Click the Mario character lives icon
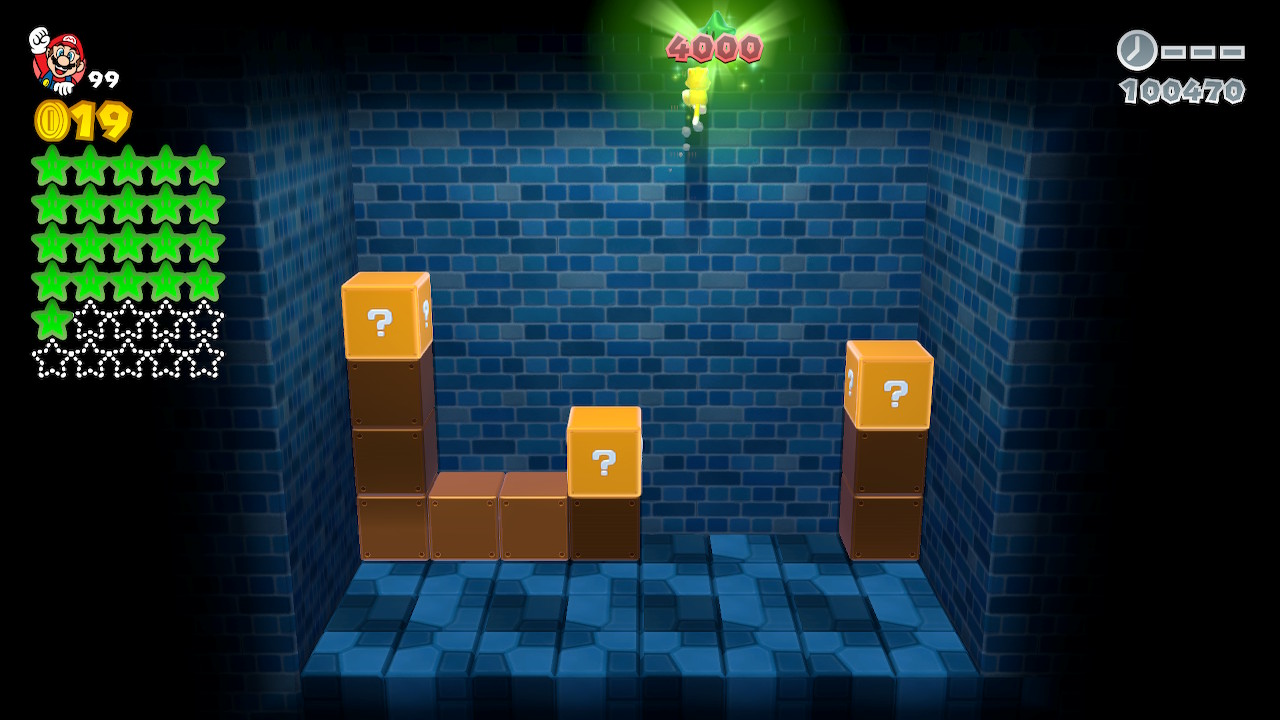The image size is (1280, 720). 58,60
